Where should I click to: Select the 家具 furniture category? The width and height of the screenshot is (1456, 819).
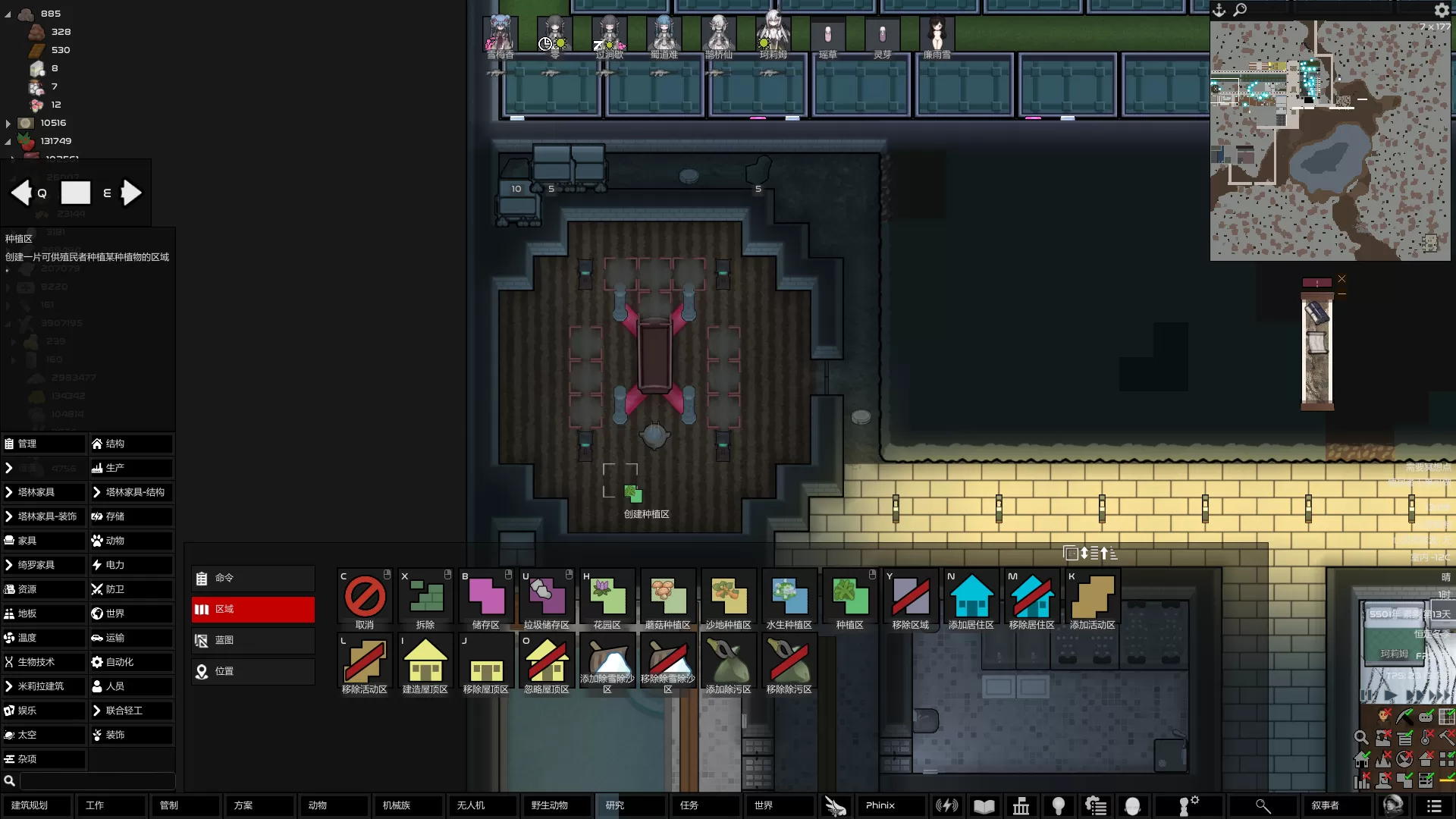[44, 541]
